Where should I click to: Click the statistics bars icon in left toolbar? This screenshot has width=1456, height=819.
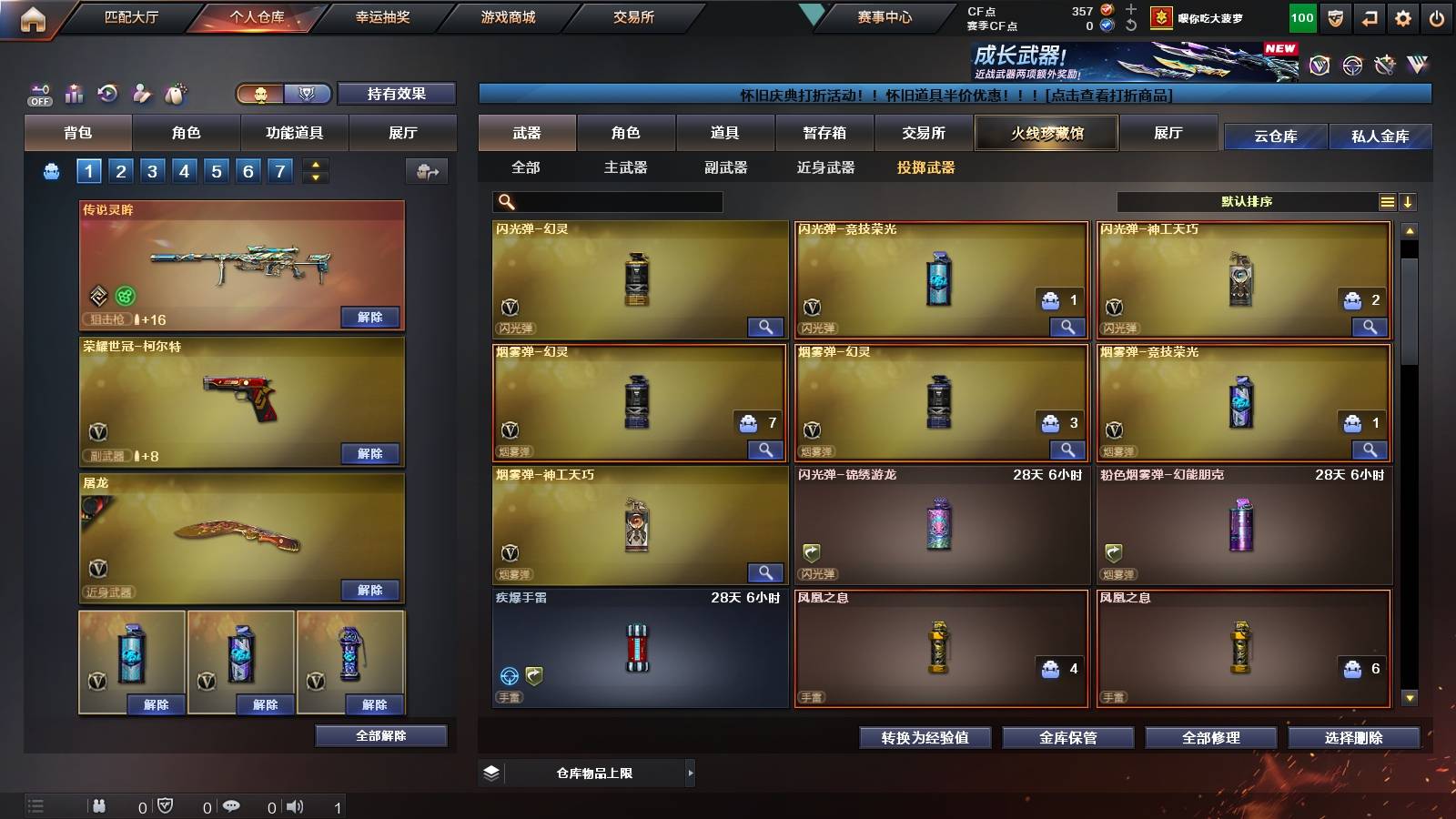[74, 93]
